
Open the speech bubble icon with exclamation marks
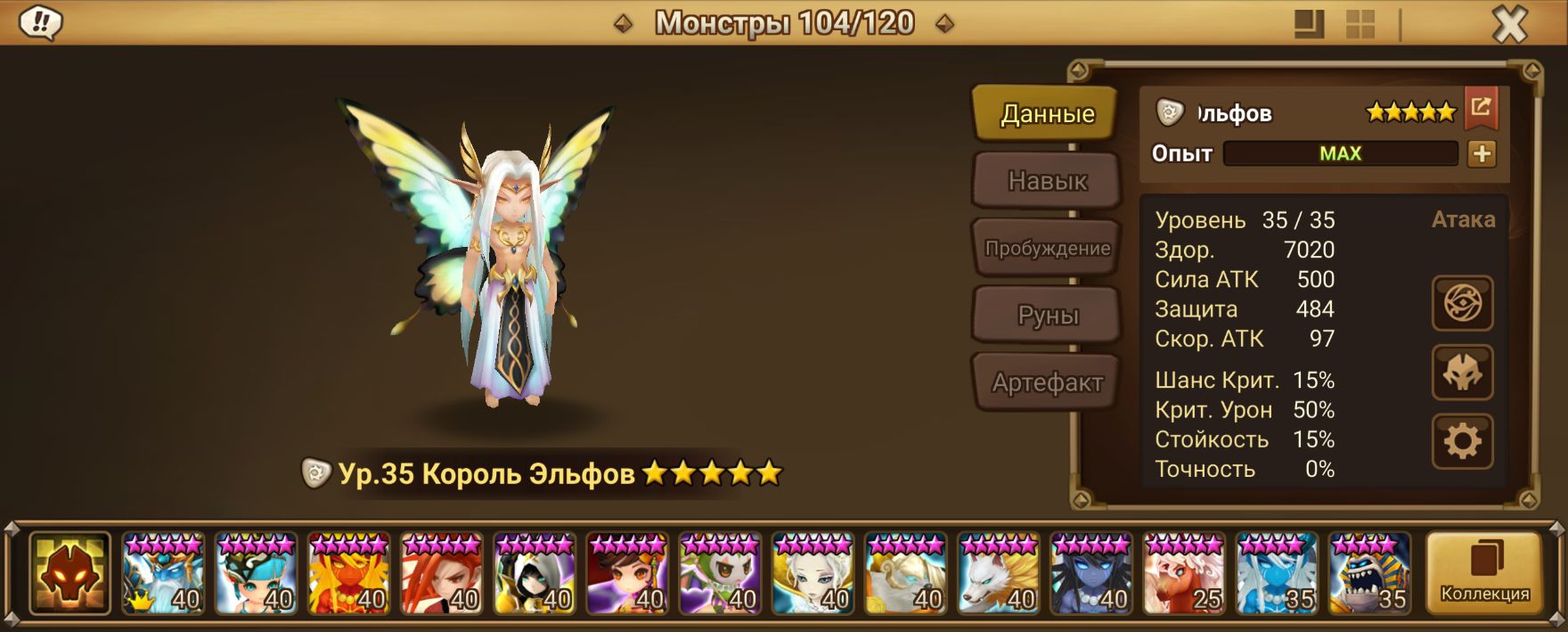point(41,23)
